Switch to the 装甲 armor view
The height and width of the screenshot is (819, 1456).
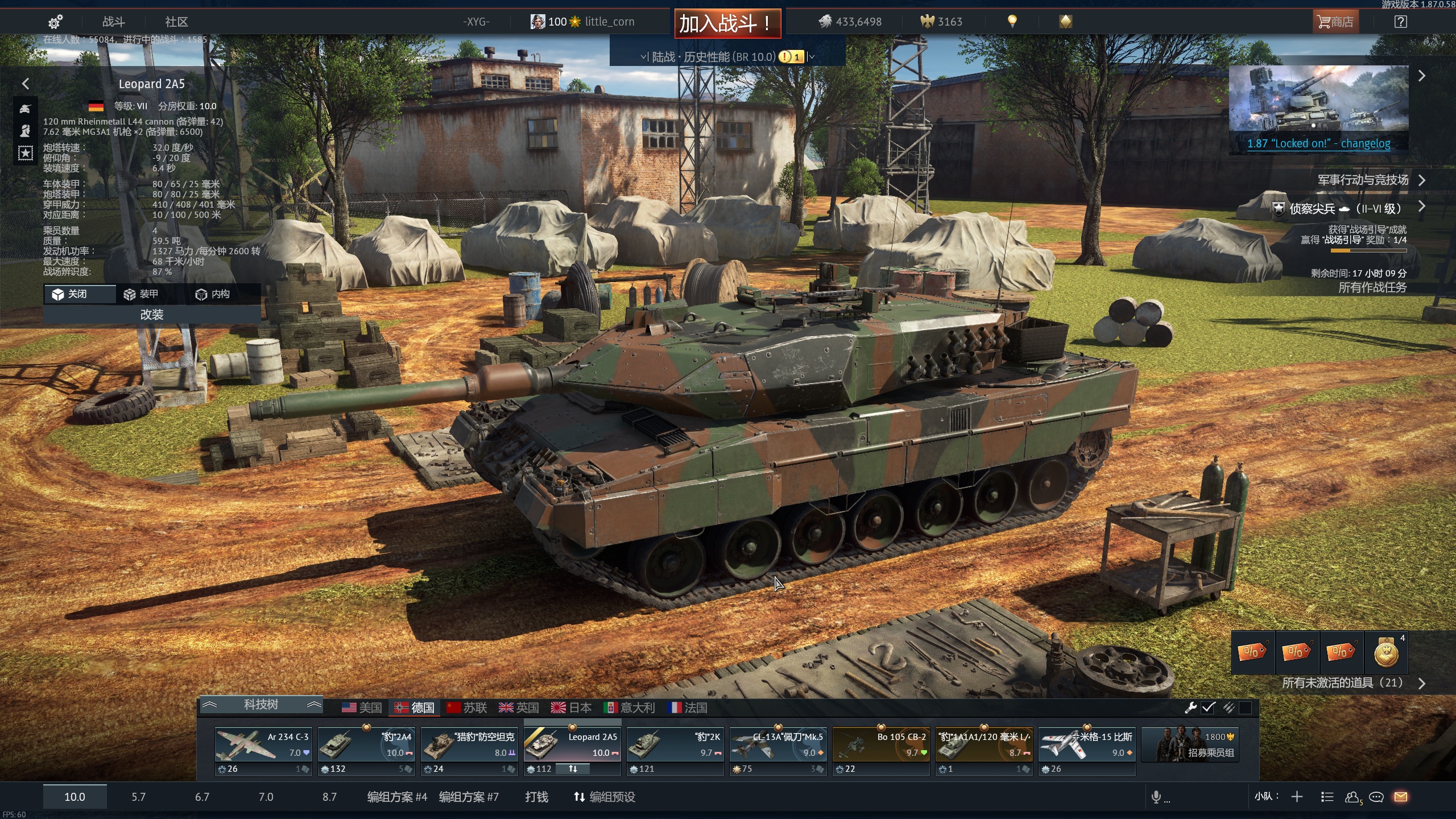pyautogui.click(x=142, y=294)
